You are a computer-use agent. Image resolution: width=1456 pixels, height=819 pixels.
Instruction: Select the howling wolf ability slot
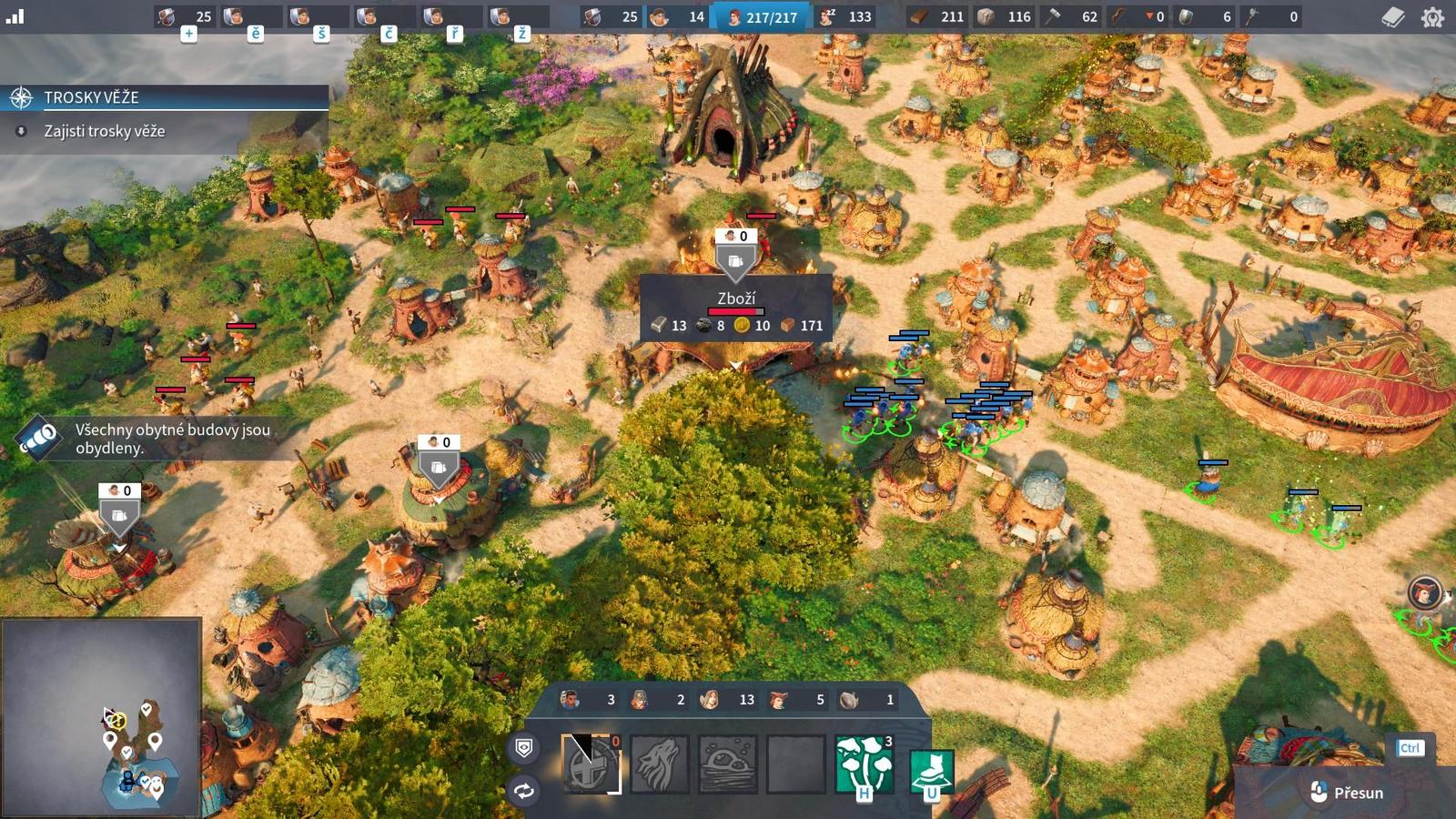pyautogui.click(x=660, y=763)
